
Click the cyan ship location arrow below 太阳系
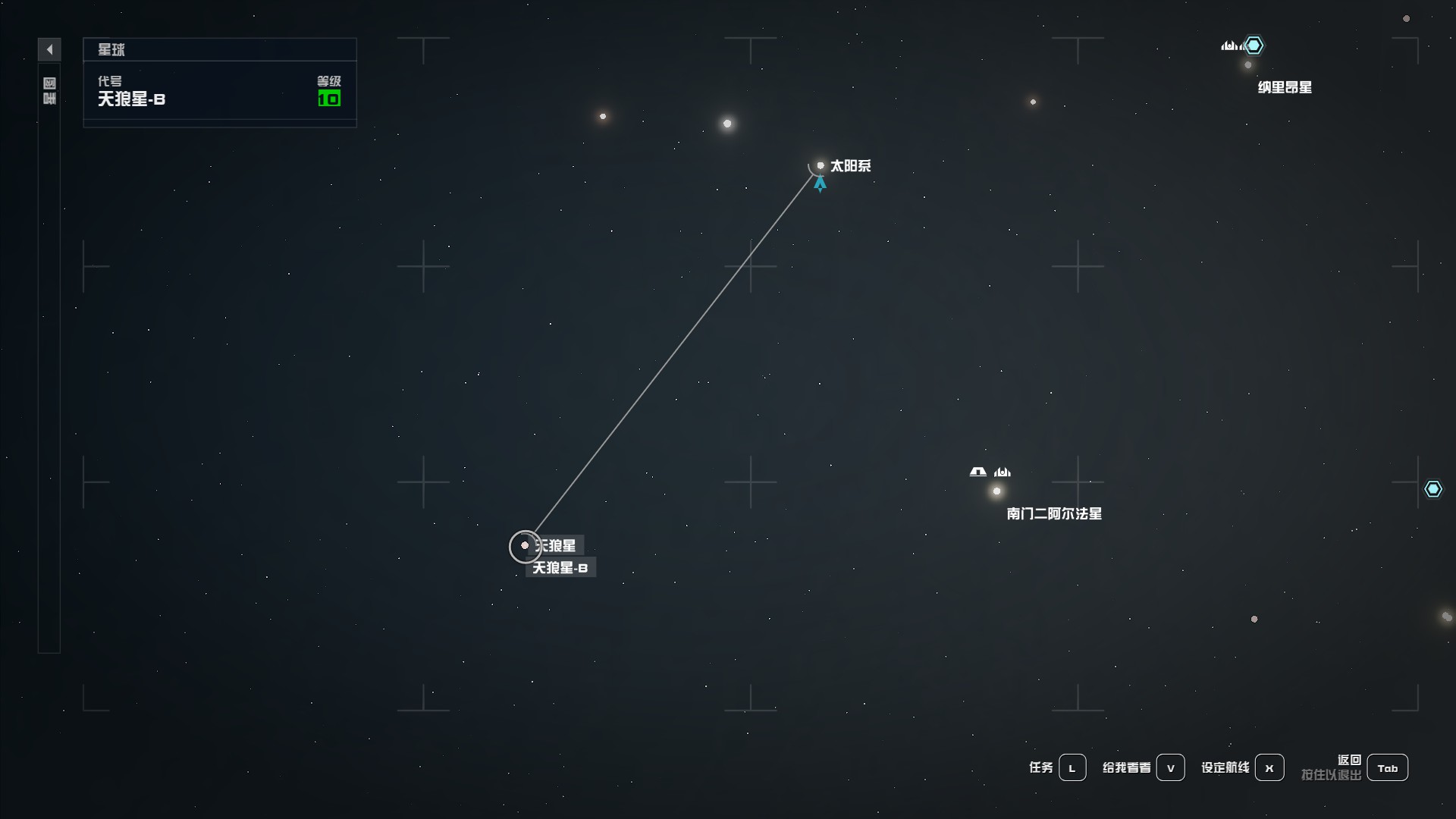(821, 185)
